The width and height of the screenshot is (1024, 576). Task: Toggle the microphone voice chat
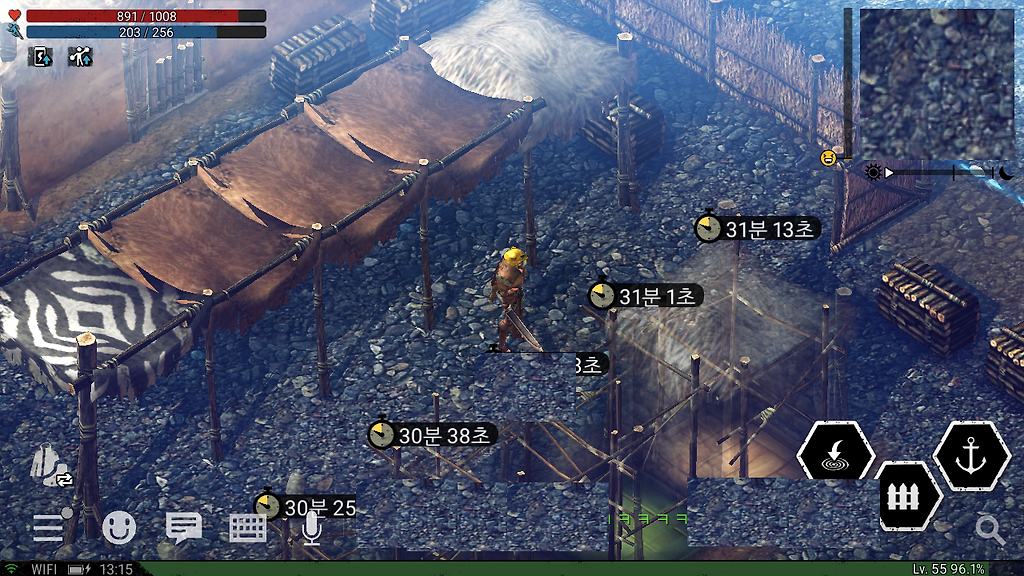tap(311, 527)
